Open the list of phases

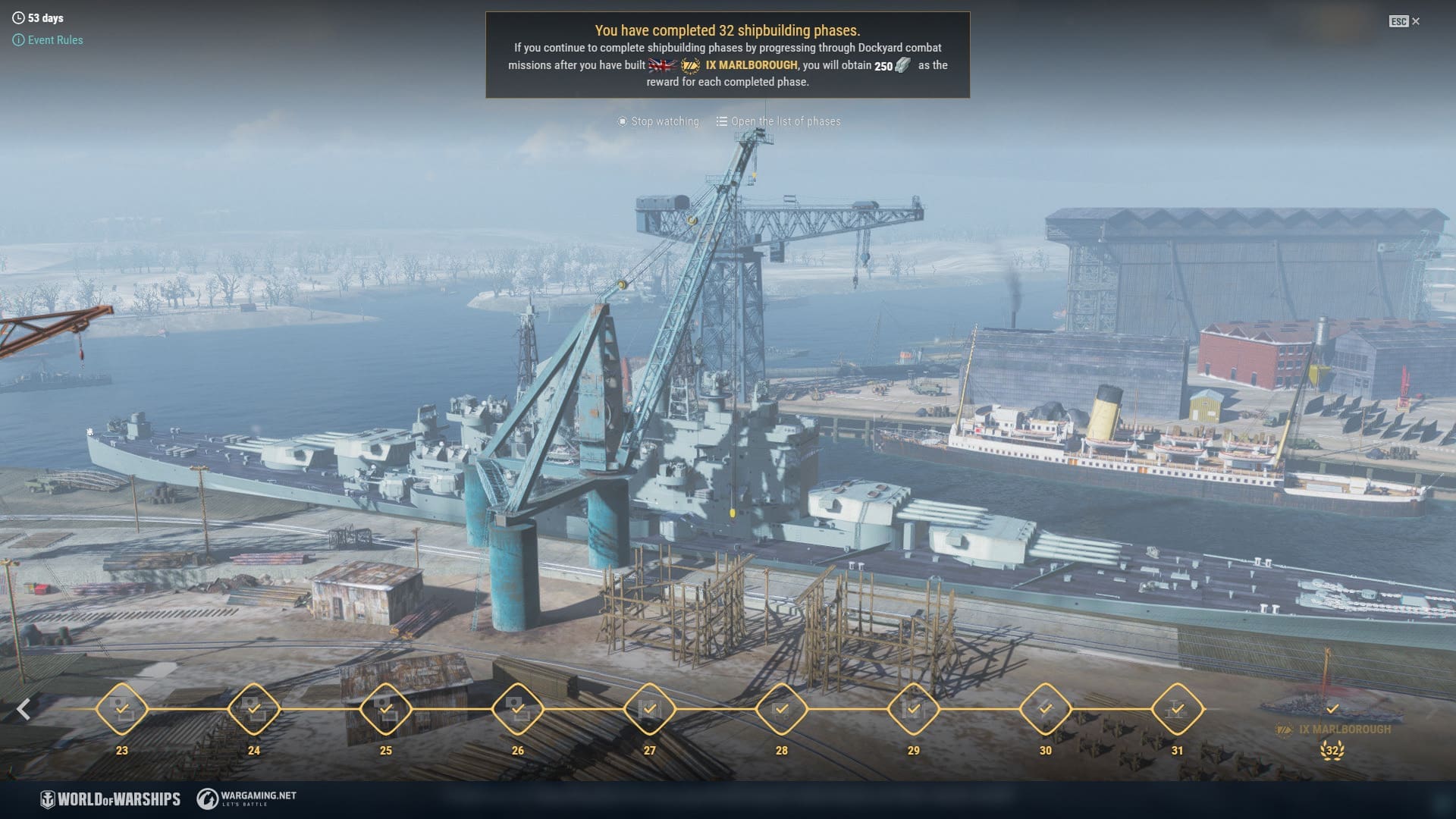[779, 121]
